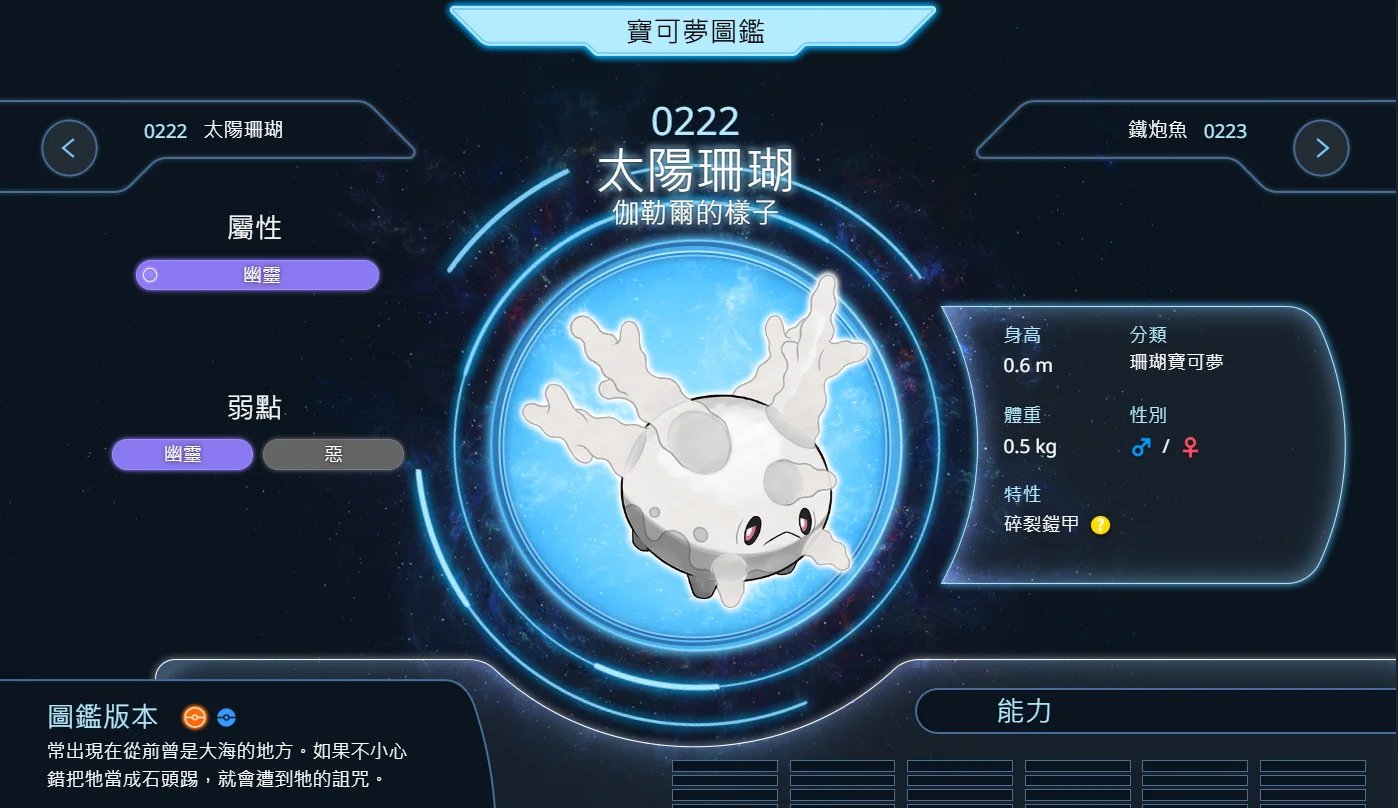Open the 鐵炮魚 0223 entry
The width and height of the screenshot is (1398, 808).
[x=1187, y=131]
